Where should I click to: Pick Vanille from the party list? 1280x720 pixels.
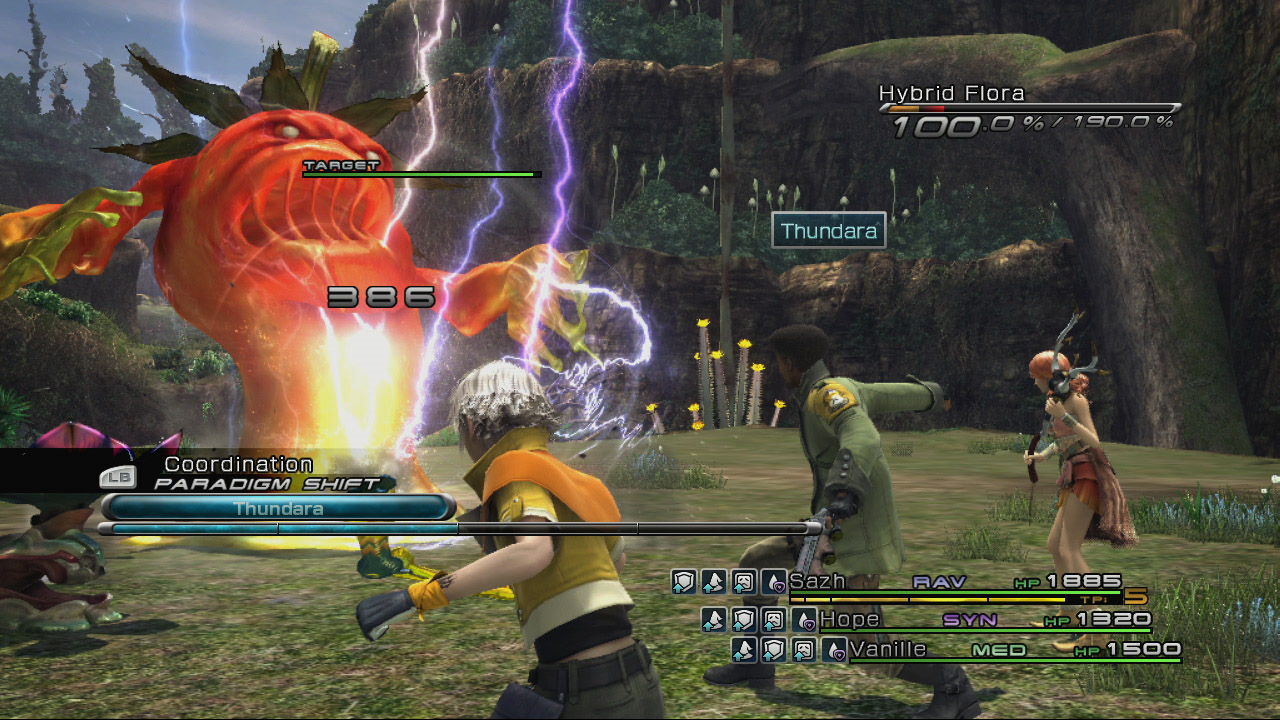click(x=888, y=650)
